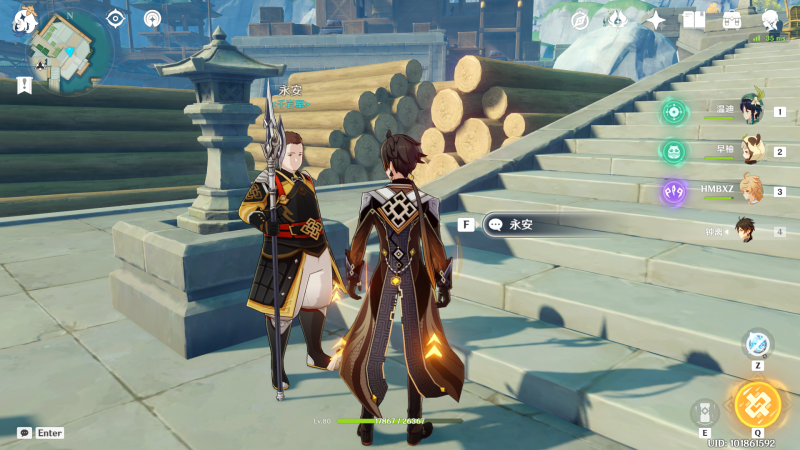
Task: Open the co-op mode icon
Action: coord(152,18)
